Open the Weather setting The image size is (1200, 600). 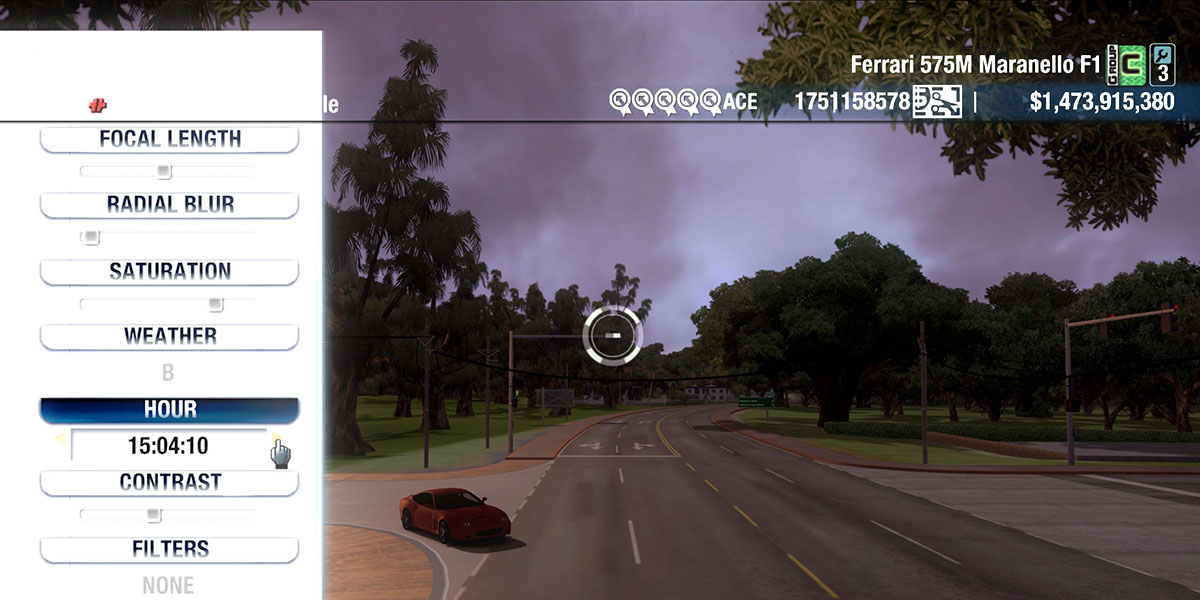169,336
